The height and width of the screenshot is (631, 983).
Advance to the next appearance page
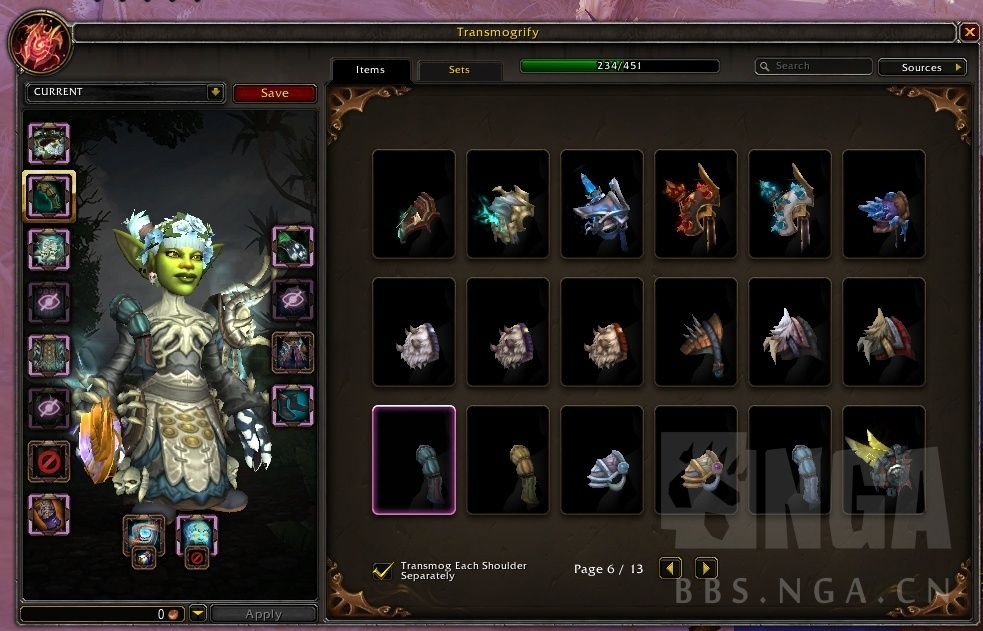[706, 568]
